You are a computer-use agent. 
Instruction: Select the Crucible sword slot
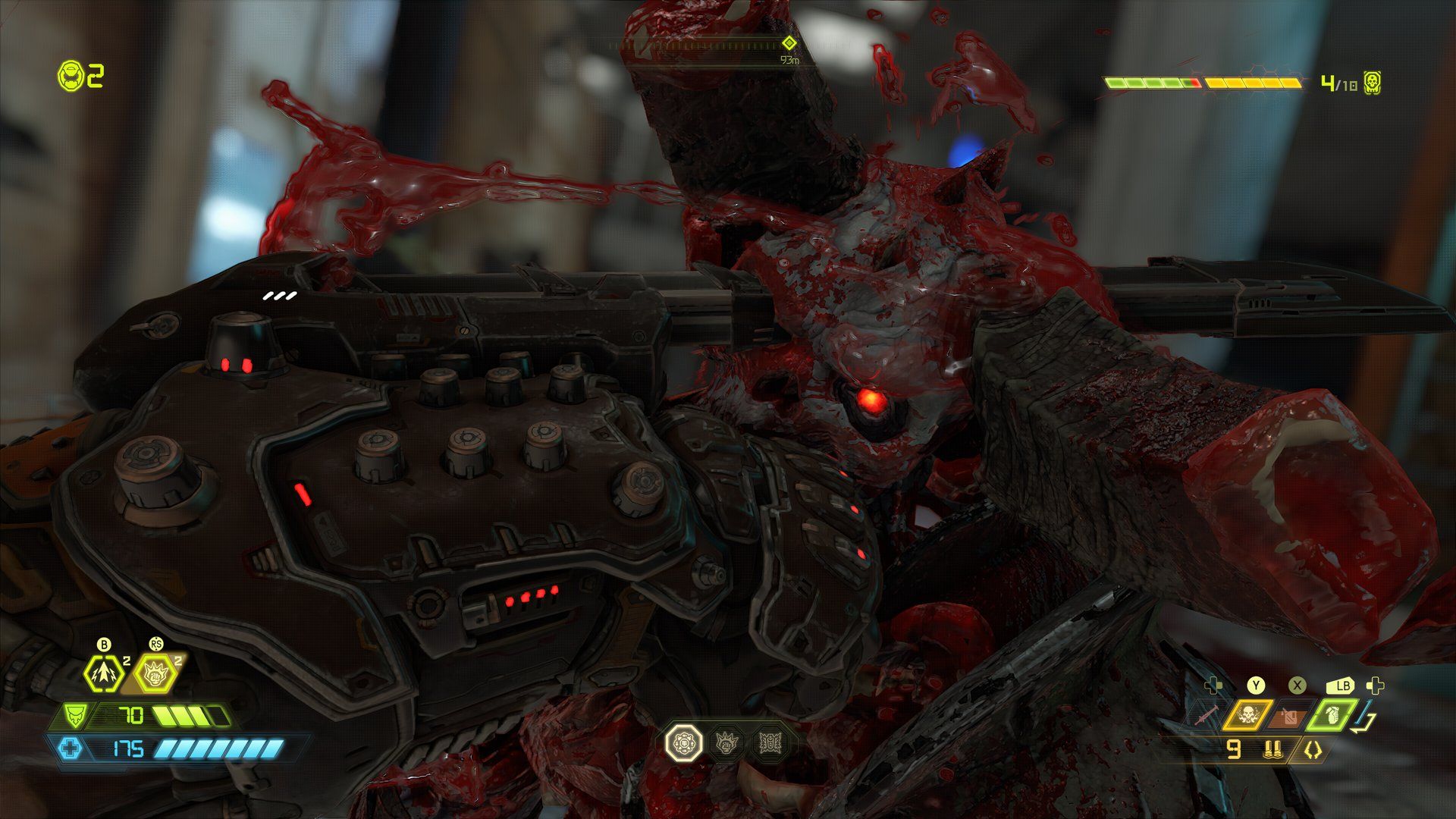pyautogui.click(x=1205, y=715)
